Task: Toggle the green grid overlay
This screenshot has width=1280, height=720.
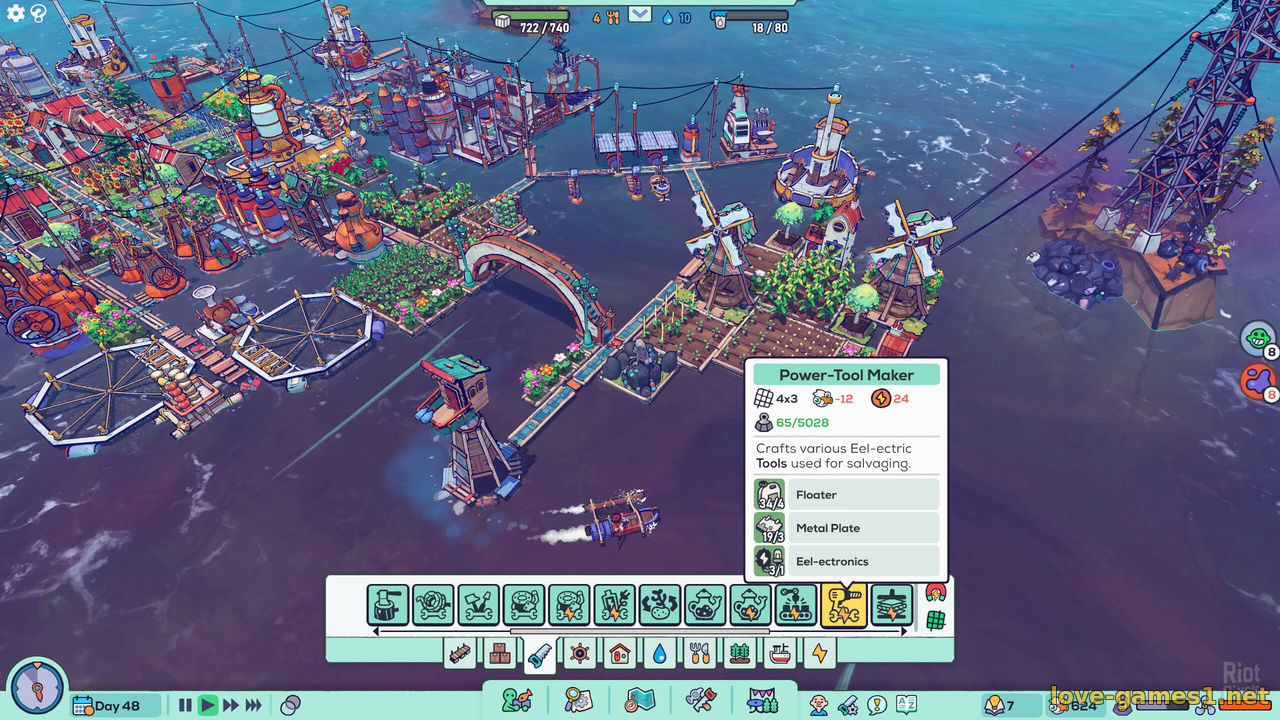Action: pos(936,620)
